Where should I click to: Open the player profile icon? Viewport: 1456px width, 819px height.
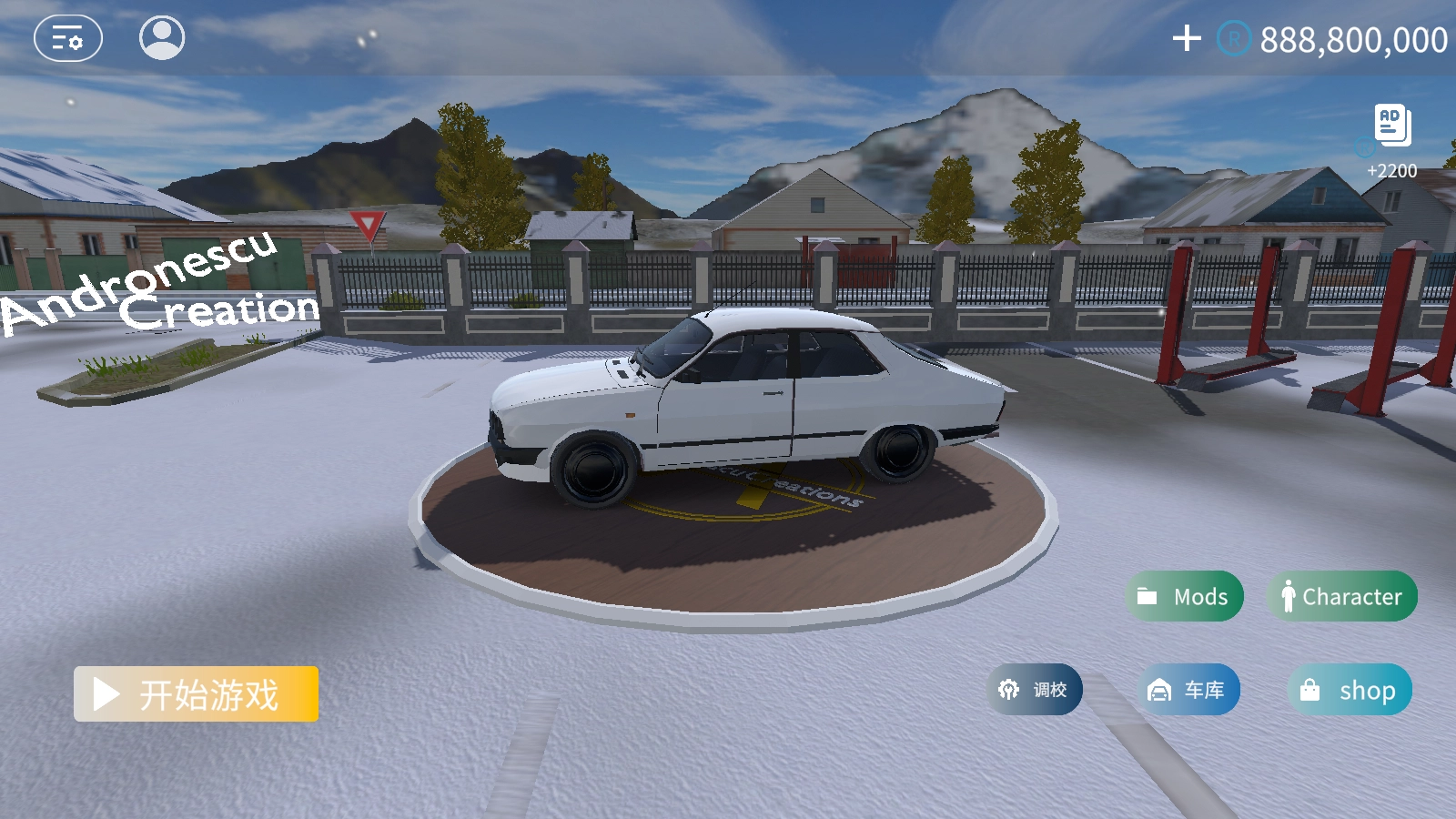[x=162, y=38]
